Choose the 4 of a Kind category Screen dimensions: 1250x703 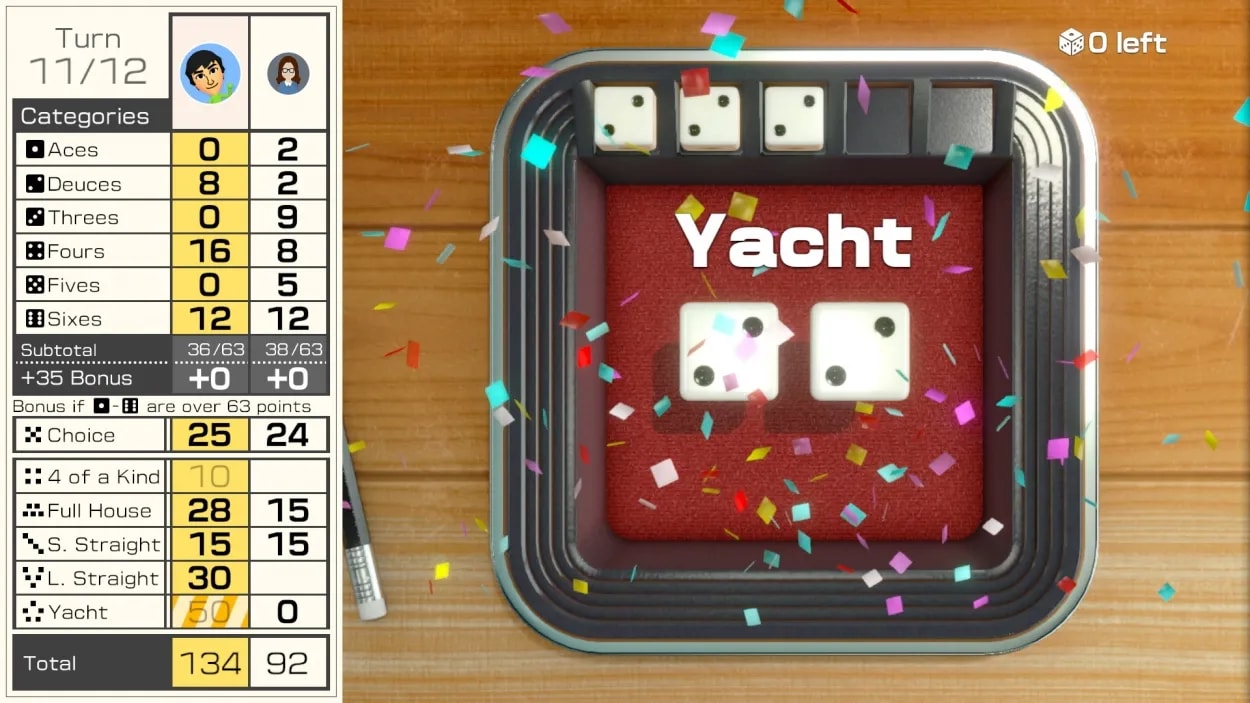click(209, 477)
